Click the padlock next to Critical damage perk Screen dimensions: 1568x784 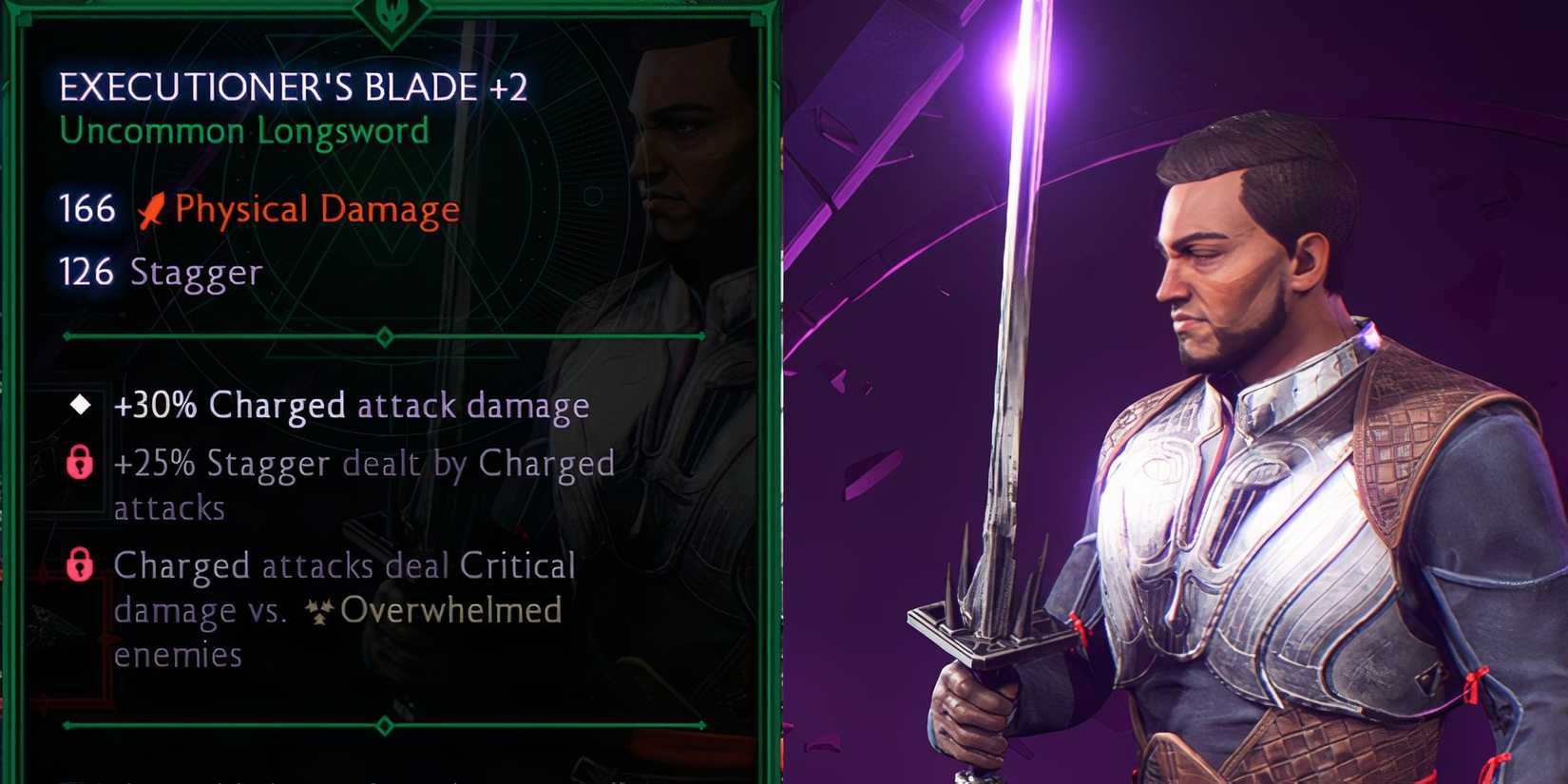pos(80,567)
